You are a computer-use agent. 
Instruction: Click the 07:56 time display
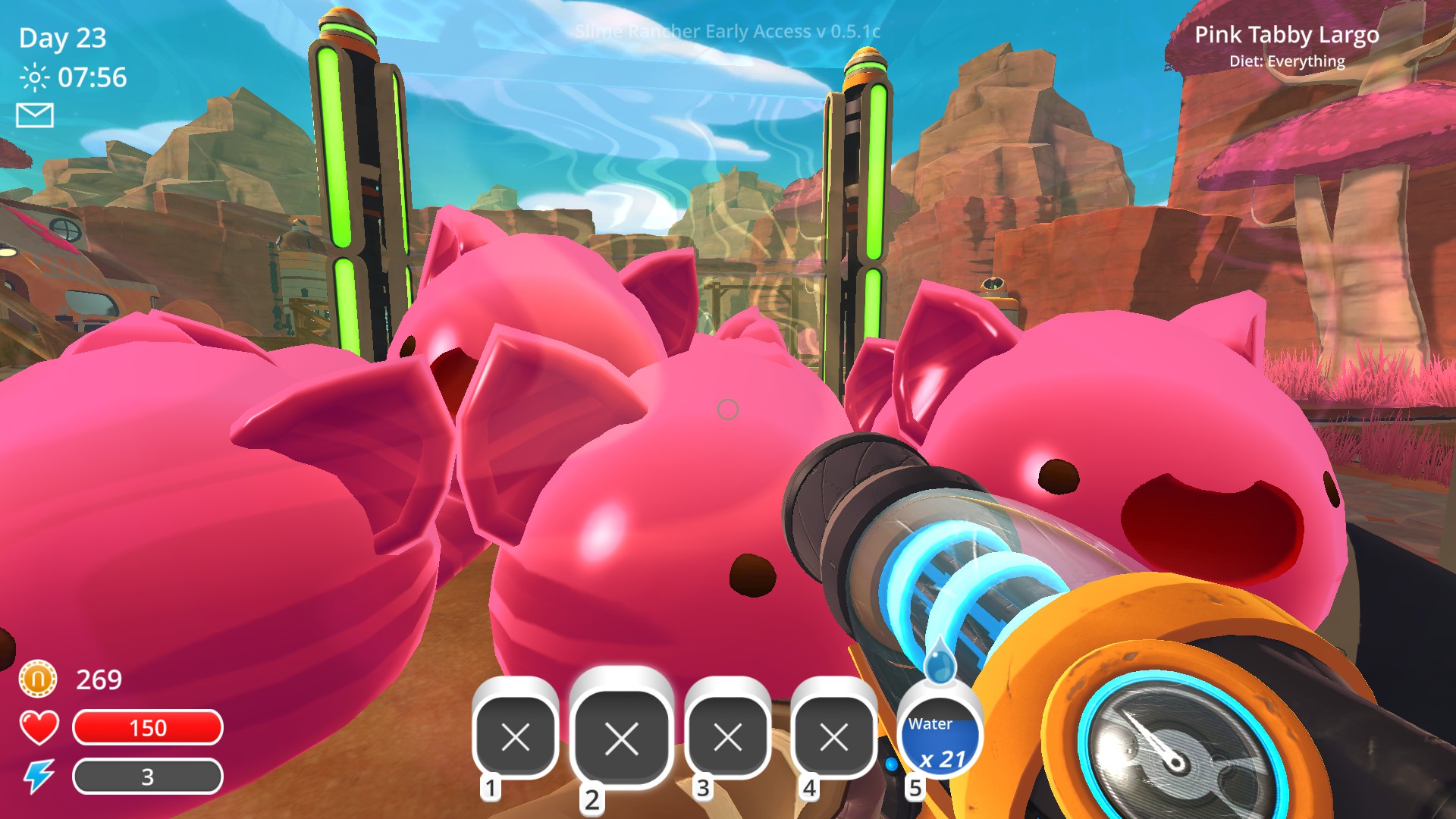93,76
